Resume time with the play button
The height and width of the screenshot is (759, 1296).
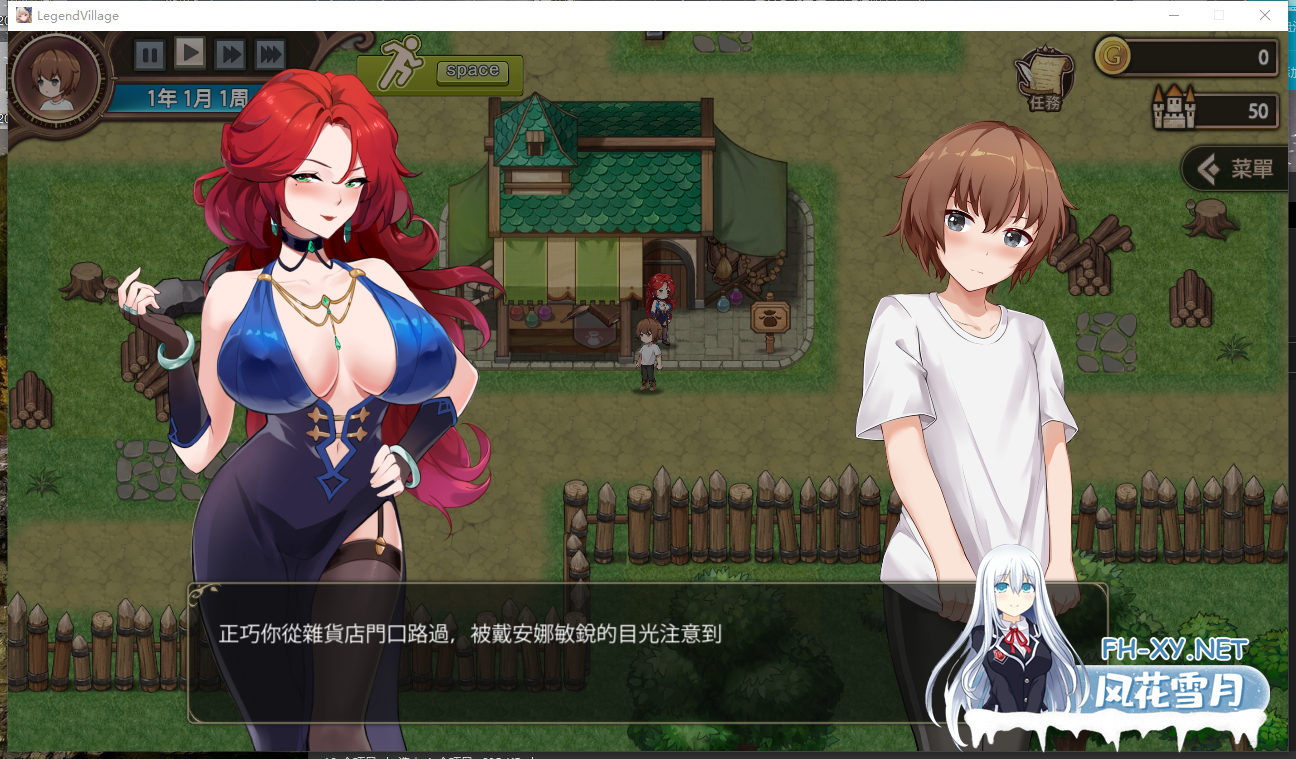tap(189, 55)
